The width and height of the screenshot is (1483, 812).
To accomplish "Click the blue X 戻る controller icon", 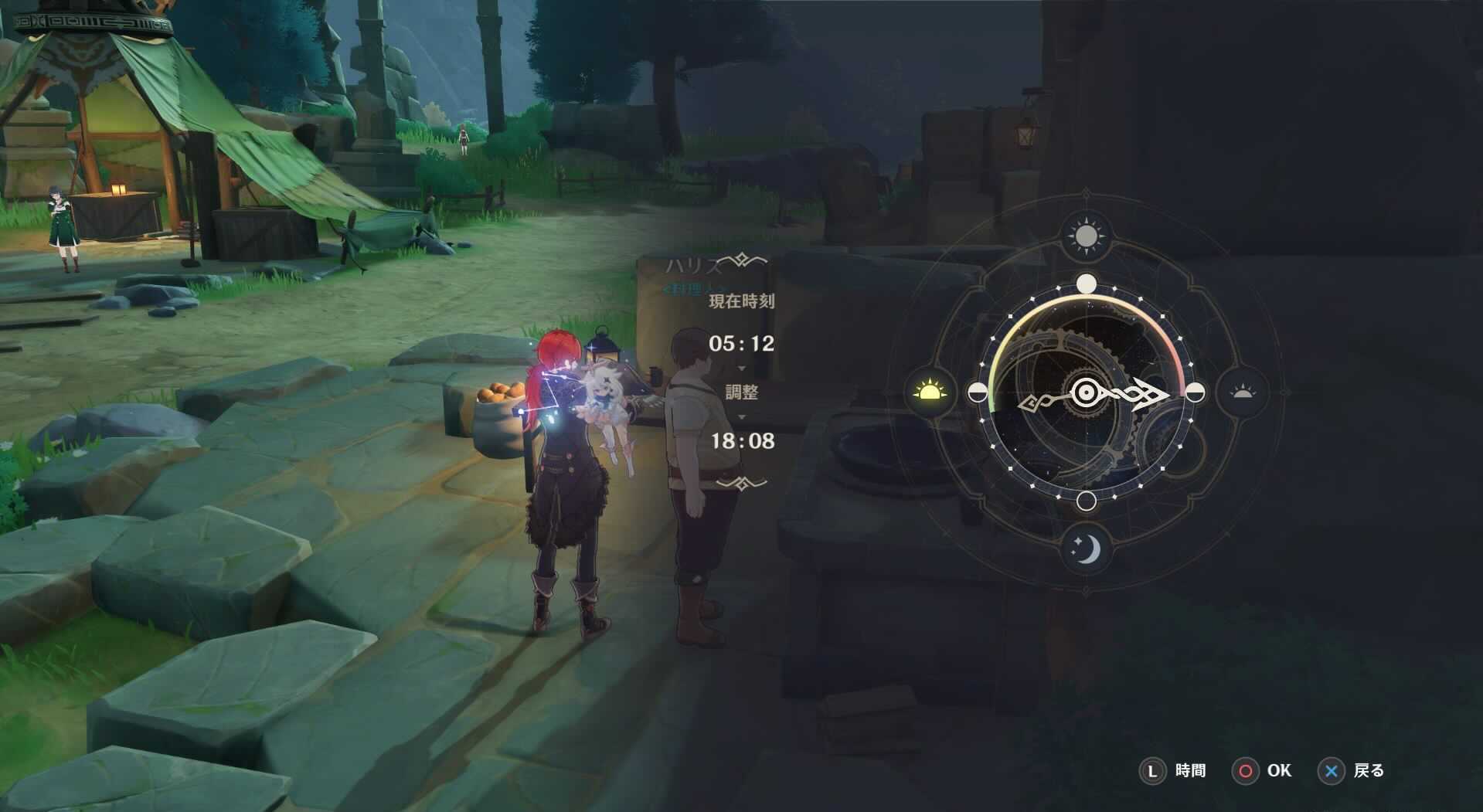I will (1331, 770).
